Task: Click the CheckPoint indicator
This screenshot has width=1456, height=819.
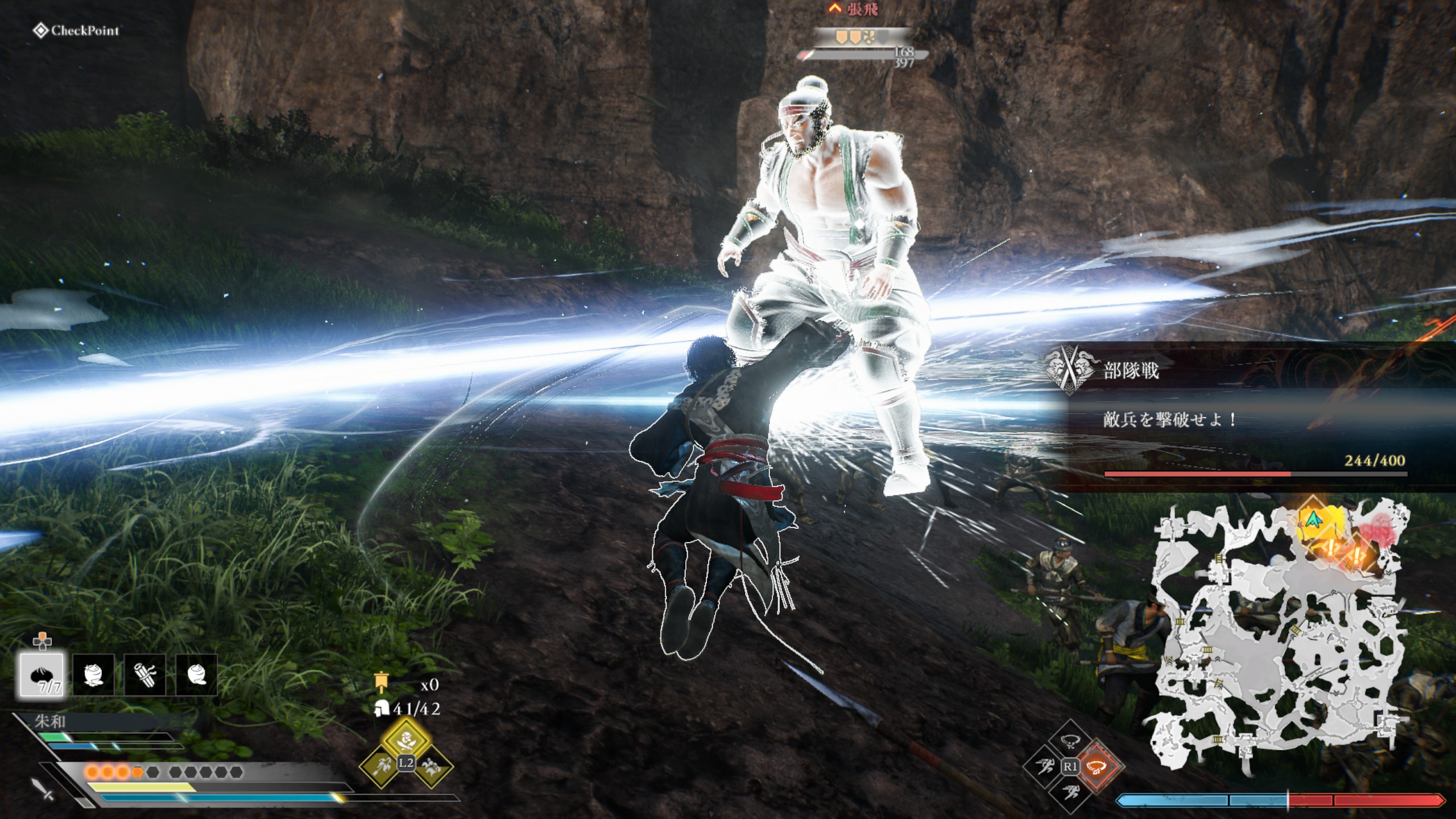Action: click(77, 31)
